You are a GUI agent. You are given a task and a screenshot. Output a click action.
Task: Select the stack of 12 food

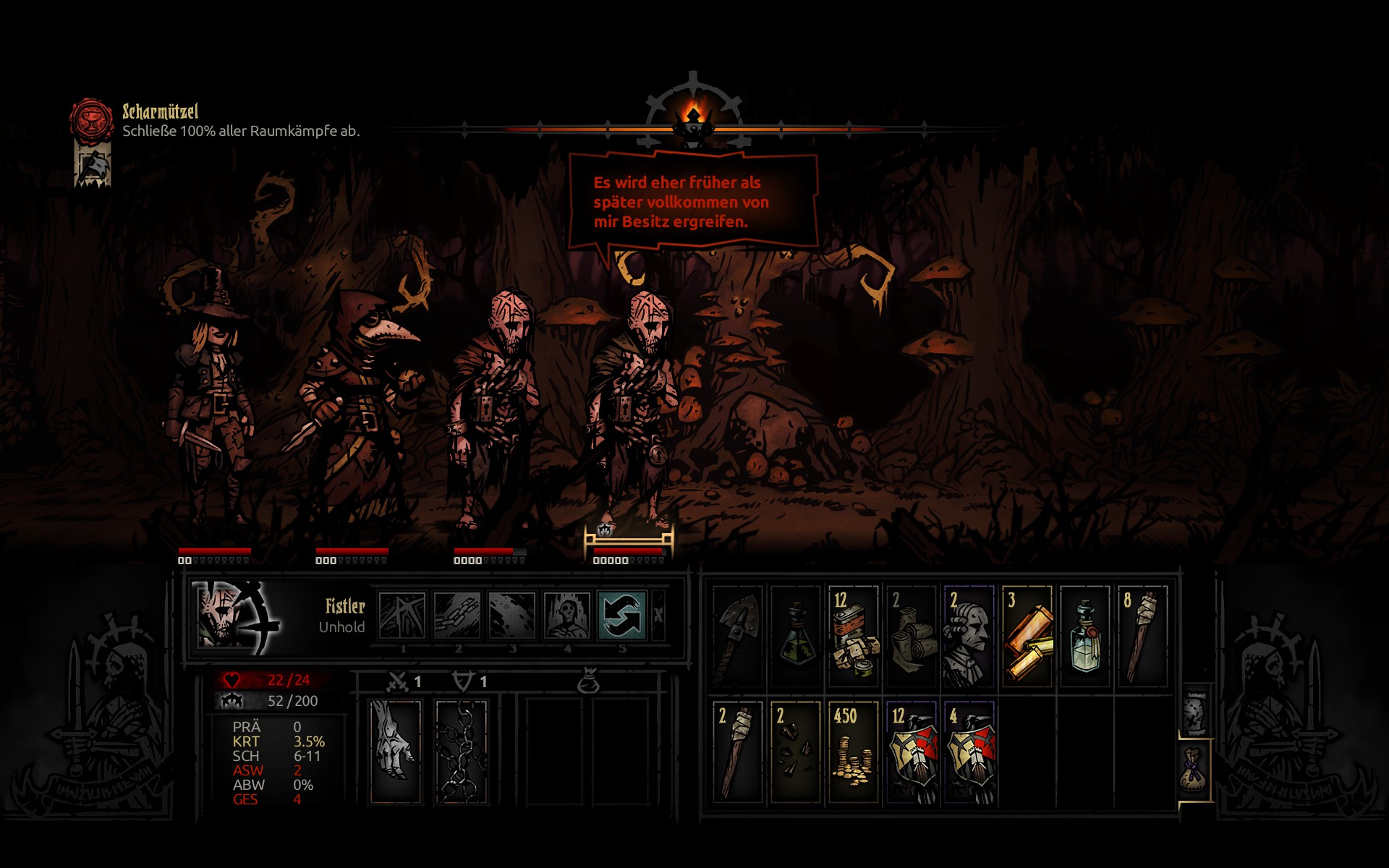tap(853, 637)
